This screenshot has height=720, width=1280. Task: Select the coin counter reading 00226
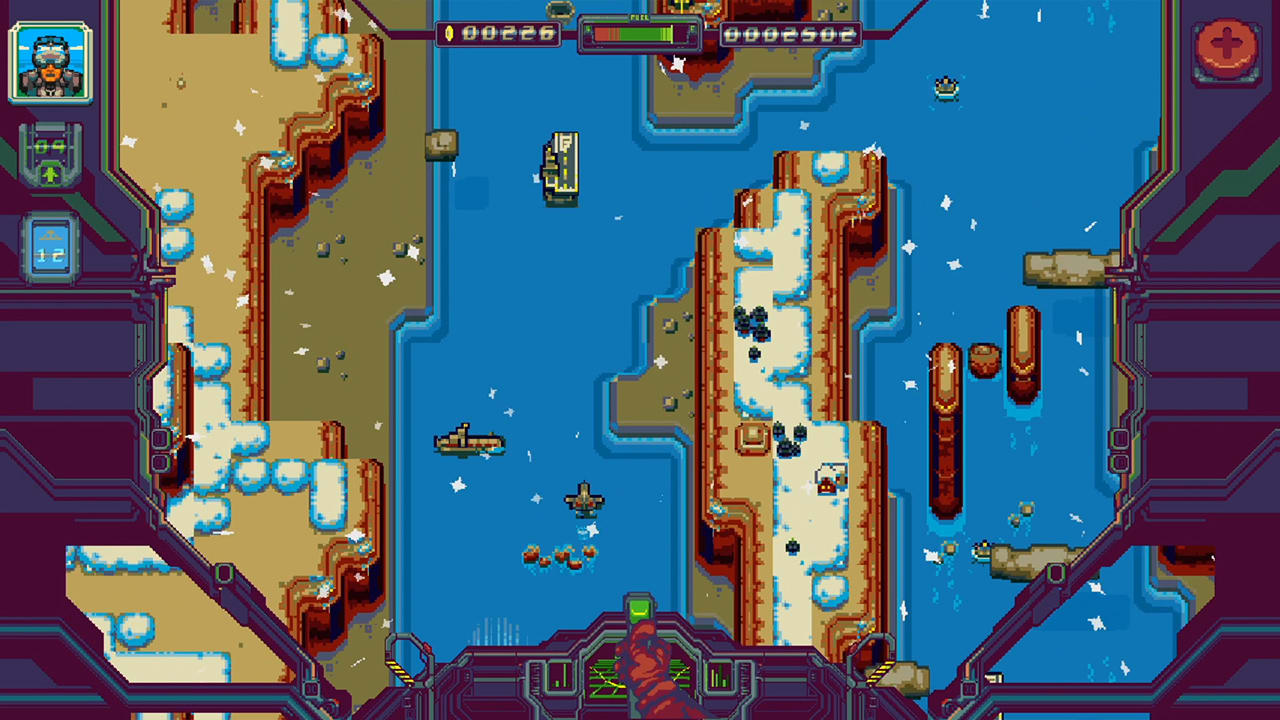[x=510, y=33]
